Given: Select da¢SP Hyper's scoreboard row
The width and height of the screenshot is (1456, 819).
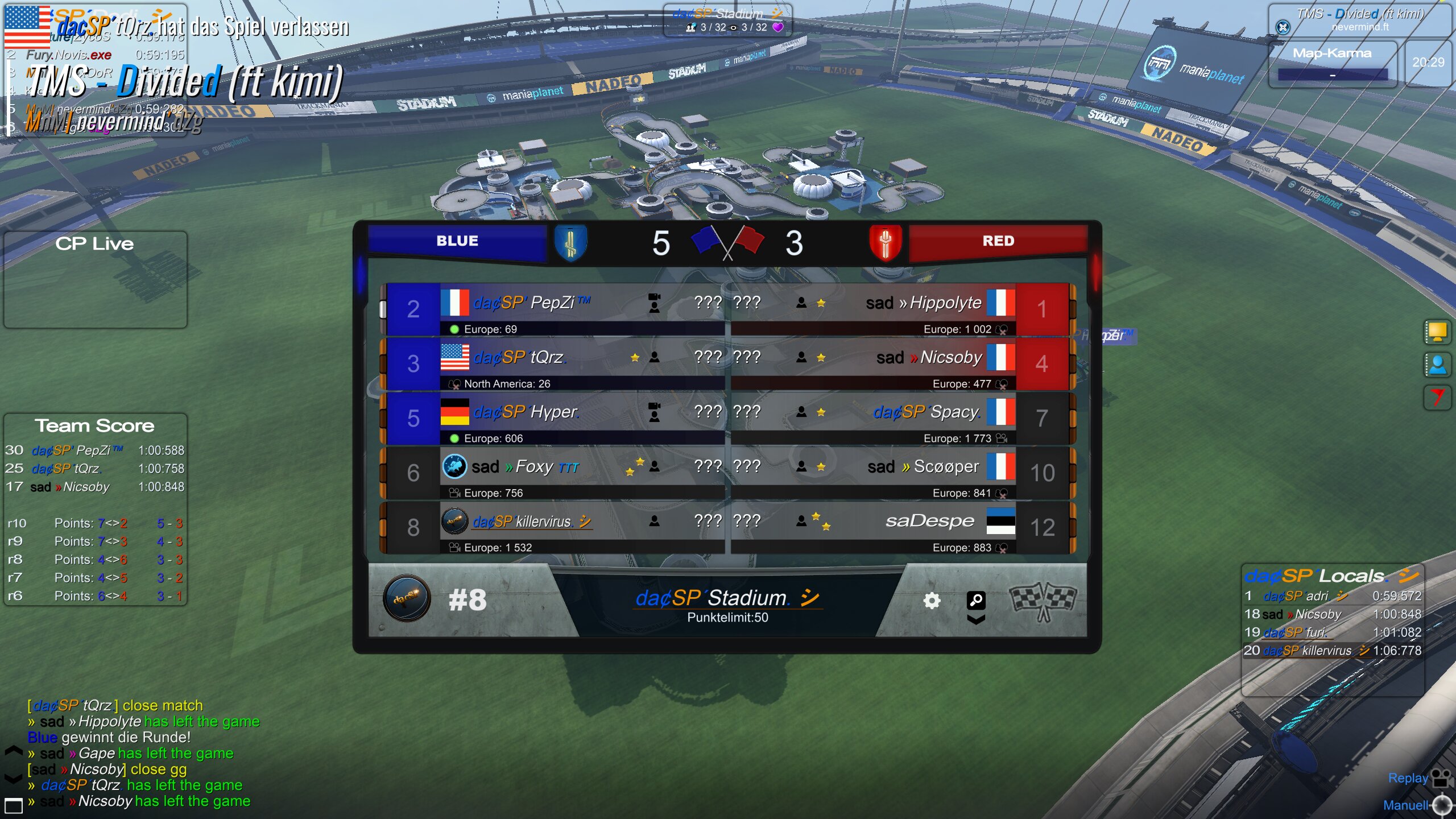Looking at the screenshot, I should pyautogui.click(x=526, y=412).
